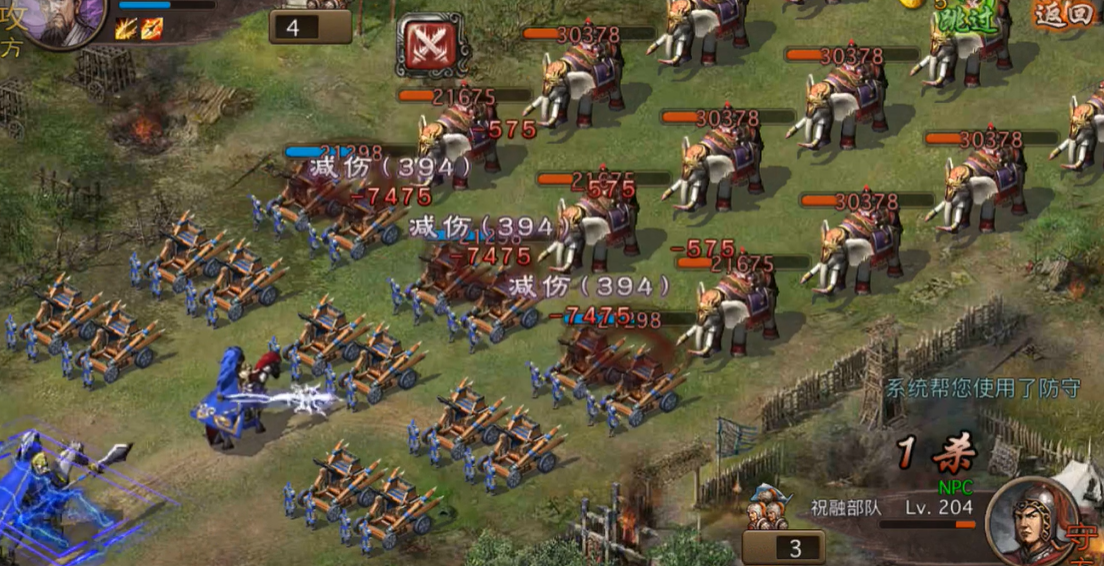Image resolution: width=1104 pixels, height=566 pixels.
Task: Tap the flaming arrow skill icon
Action: coord(151,29)
